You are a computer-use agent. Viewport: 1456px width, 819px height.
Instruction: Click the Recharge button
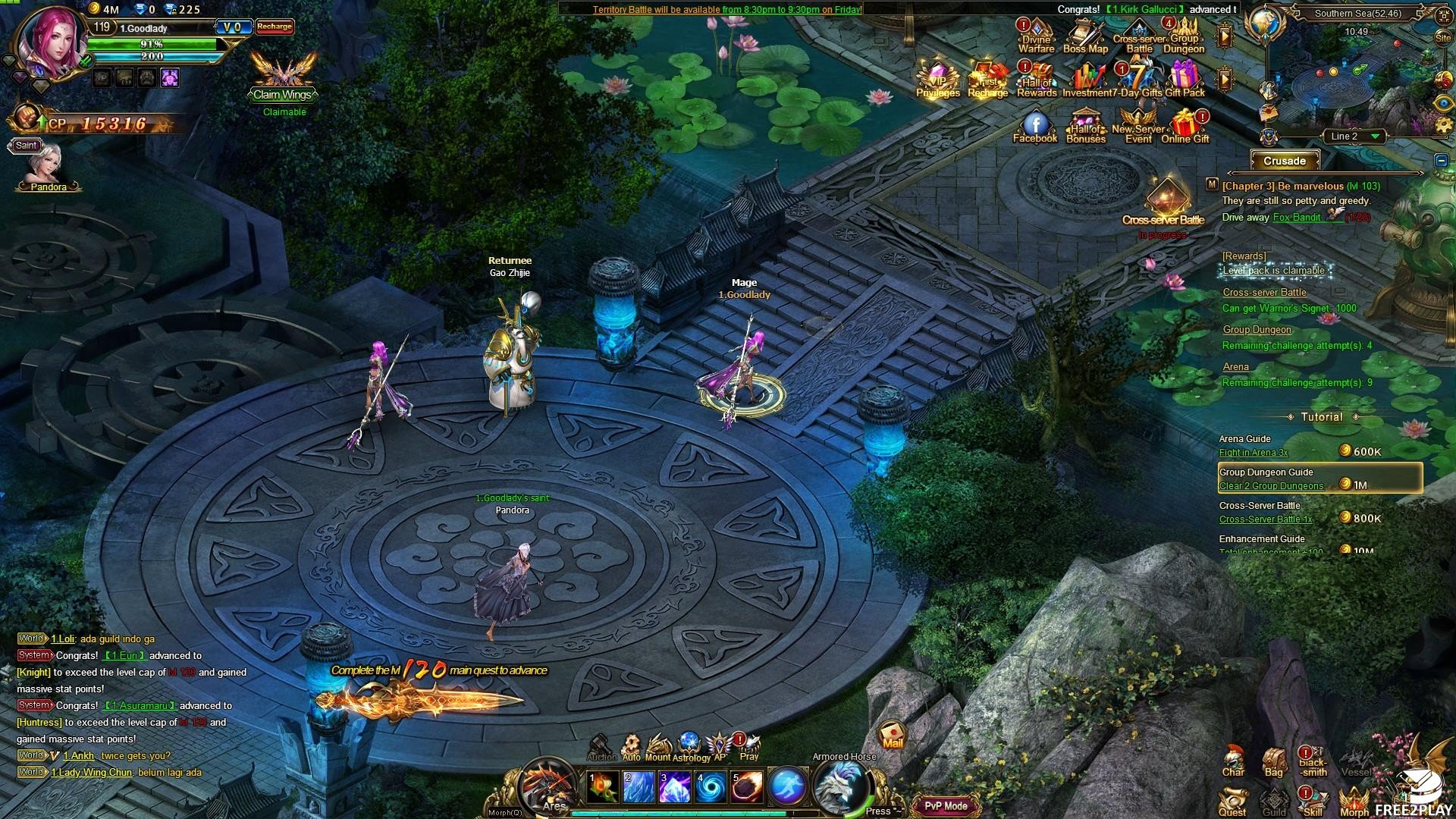coord(275,27)
